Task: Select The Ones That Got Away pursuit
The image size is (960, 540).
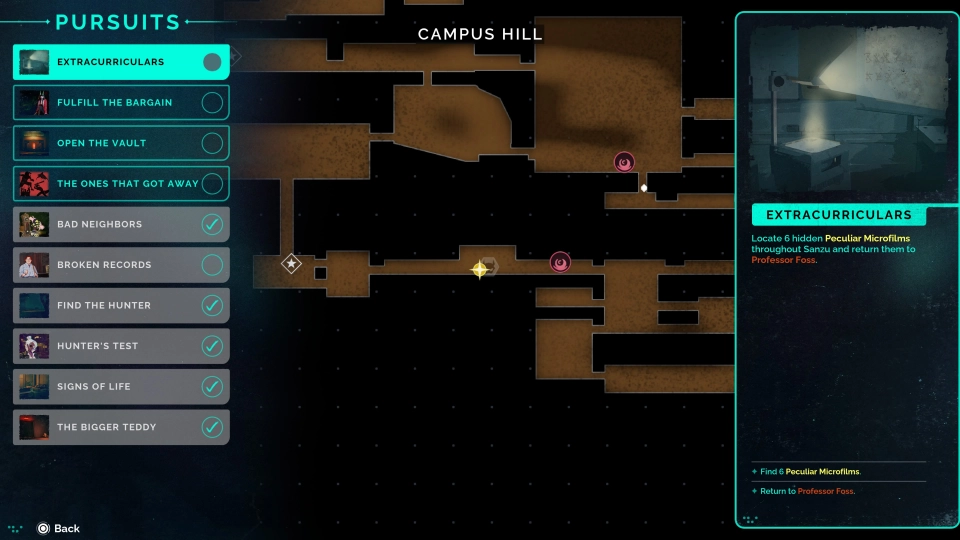Action: (127, 184)
